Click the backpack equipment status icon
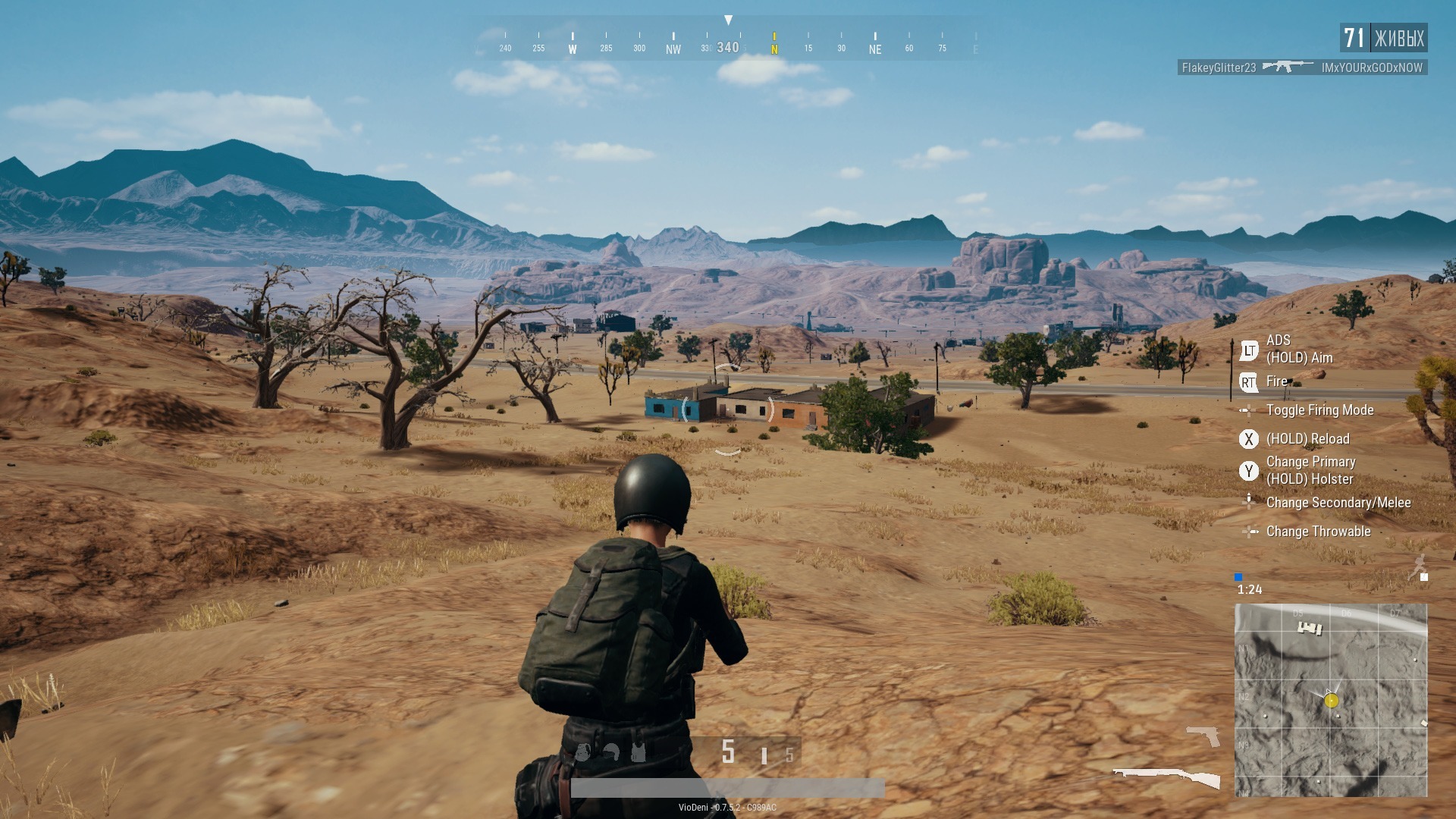The height and width of the screenshot is (819, 1456). pyautogui.click(x=582, y=752)
